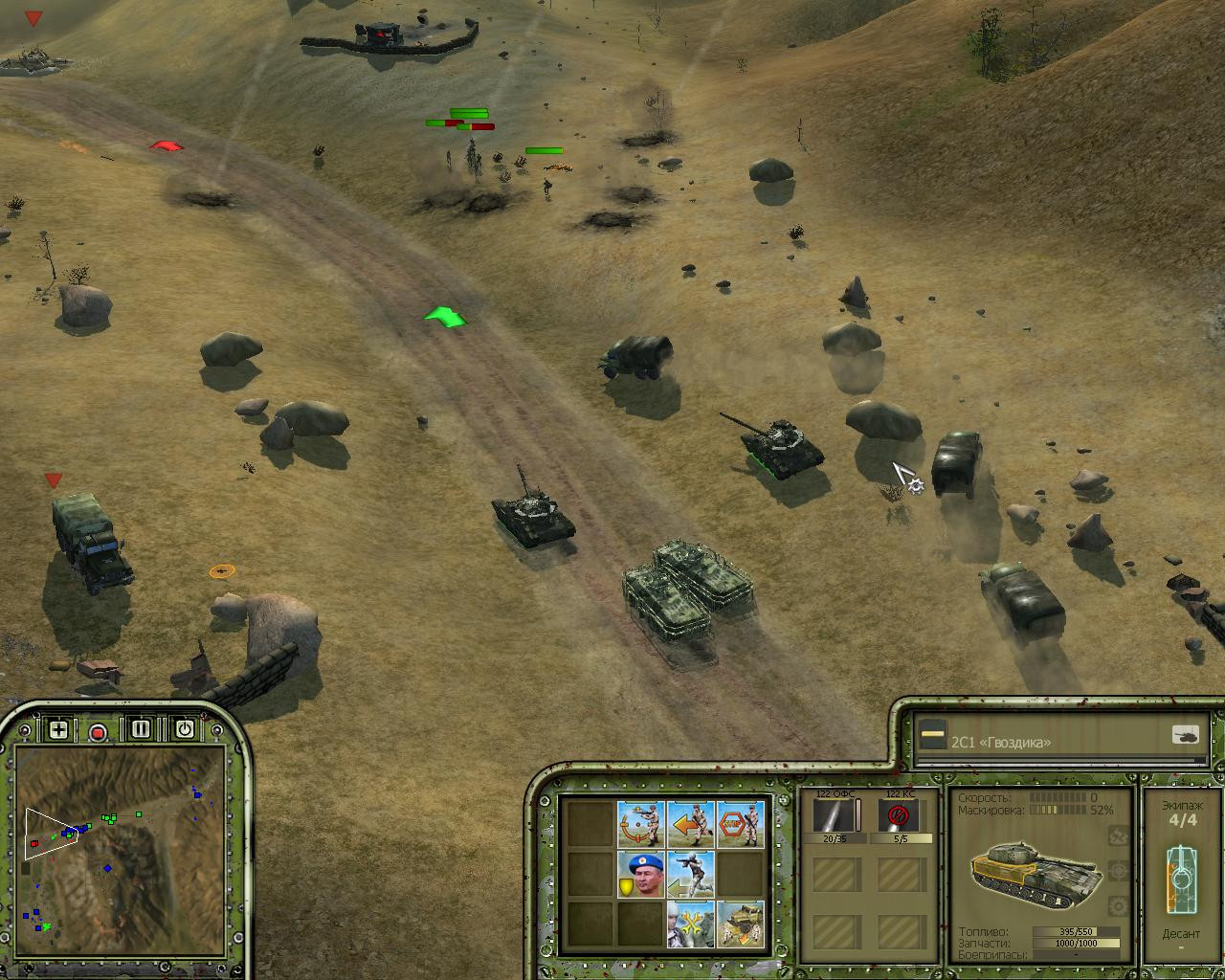
Task: Click the plus button above the minimap
Action: [58, 730]
